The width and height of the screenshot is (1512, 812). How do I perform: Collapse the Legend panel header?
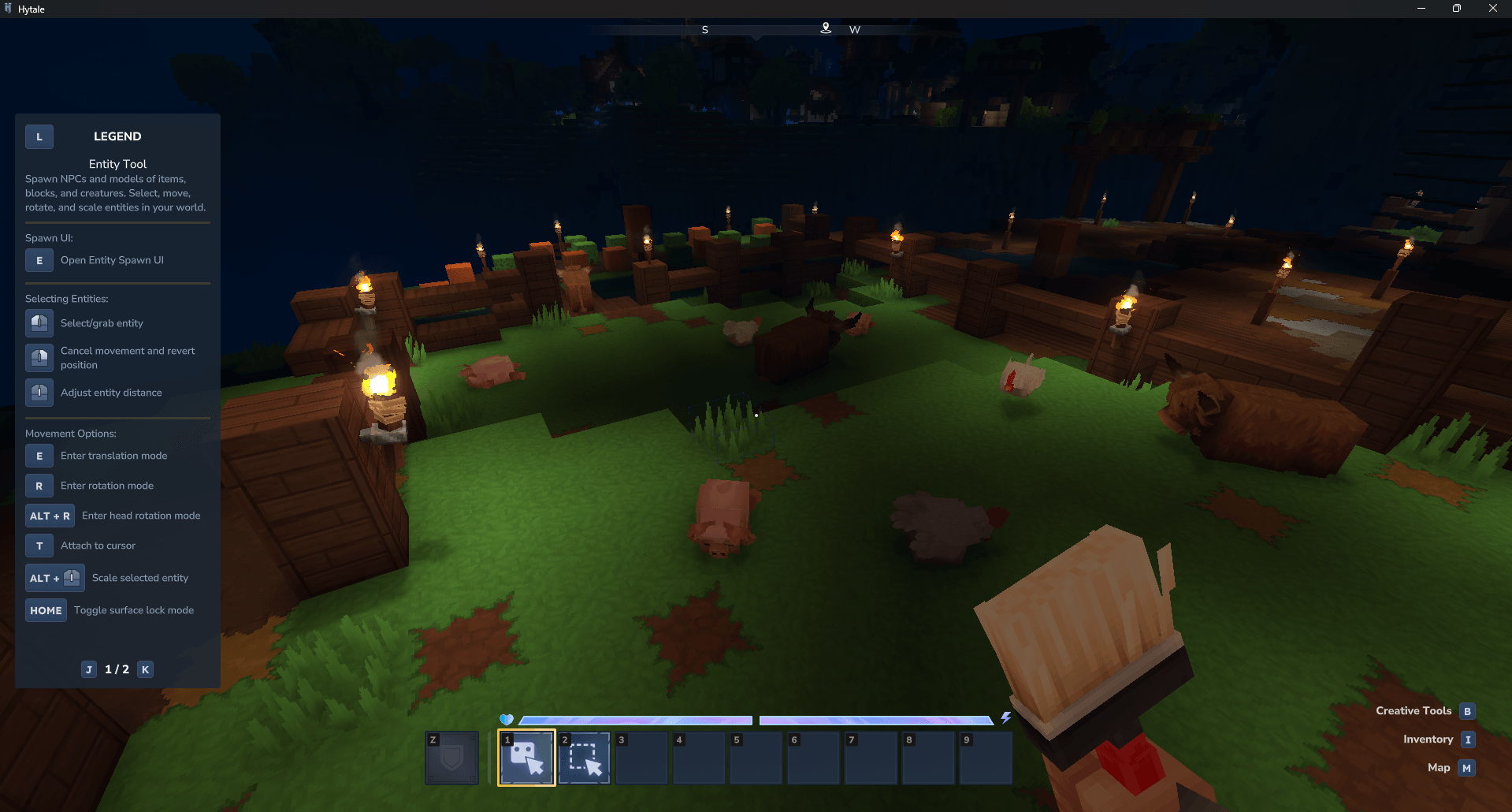pyautogui.click(x=39, y=136)
